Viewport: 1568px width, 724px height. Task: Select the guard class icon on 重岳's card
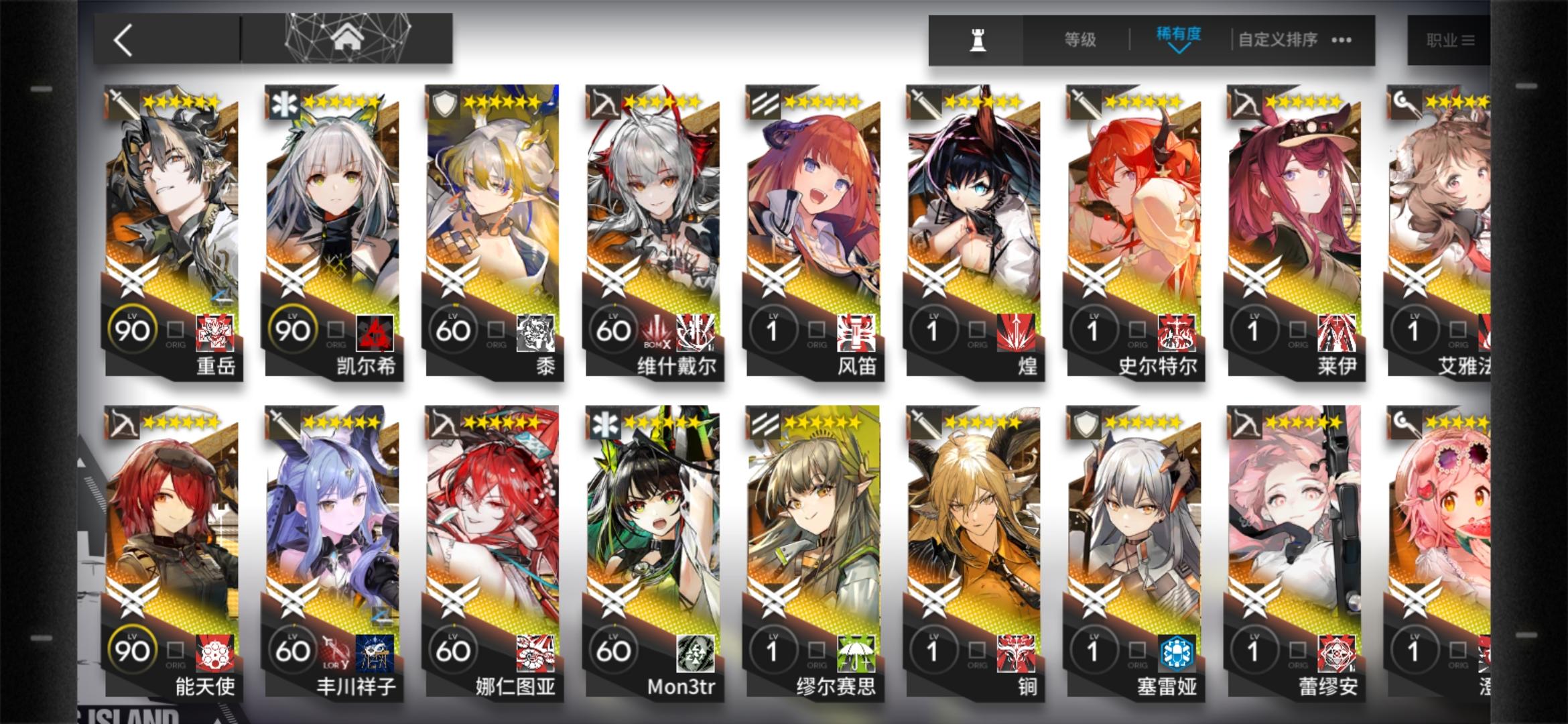point(117,101)
